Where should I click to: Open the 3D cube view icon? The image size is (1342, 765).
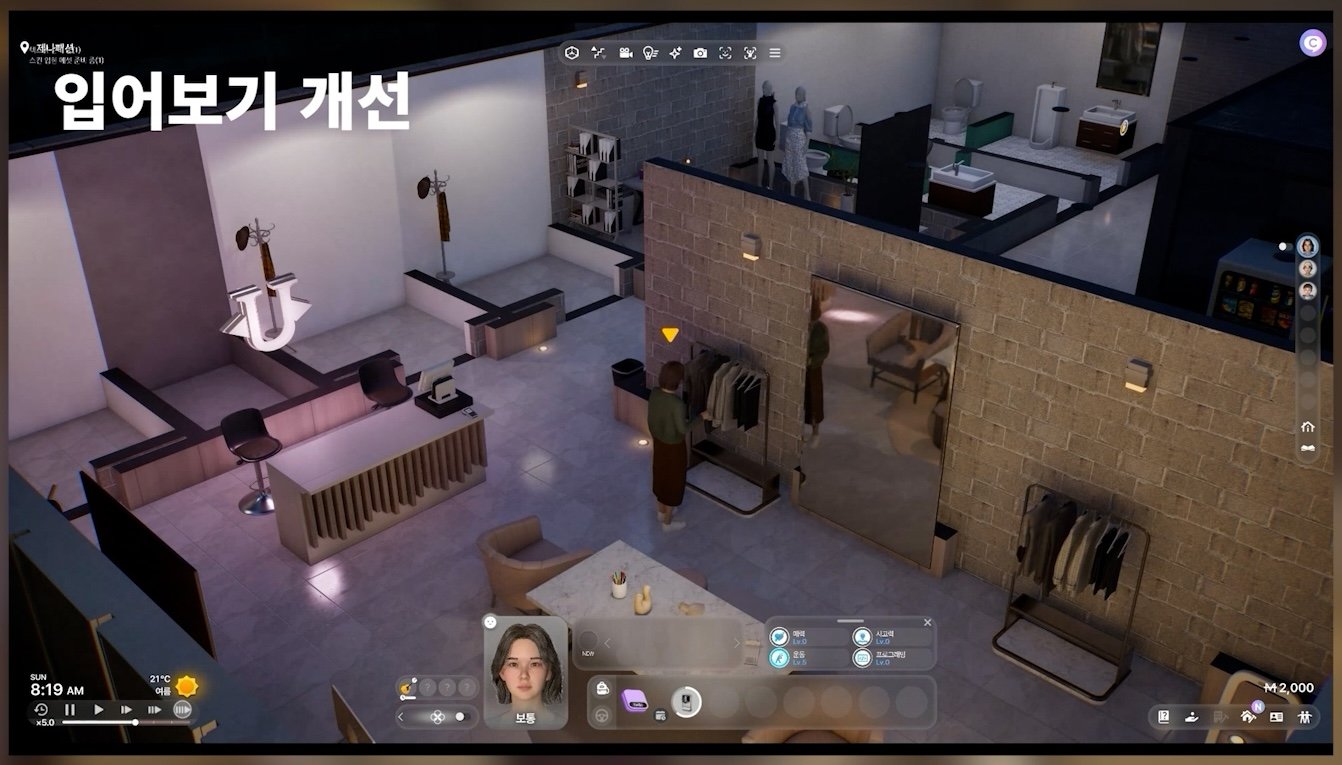click(572, 53)
